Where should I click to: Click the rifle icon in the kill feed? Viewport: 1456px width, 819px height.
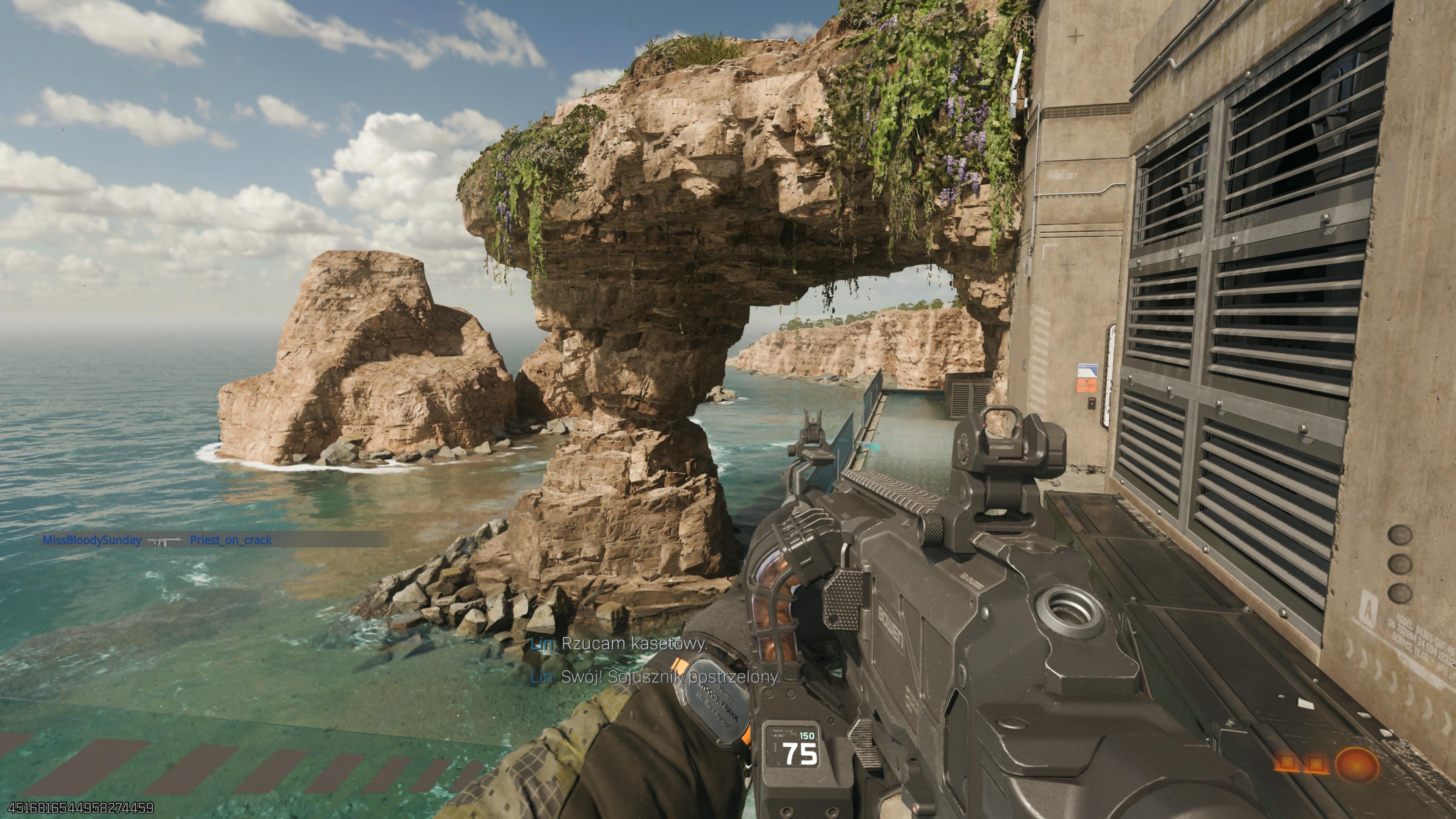pyautogui.click(x=166, y=540)
